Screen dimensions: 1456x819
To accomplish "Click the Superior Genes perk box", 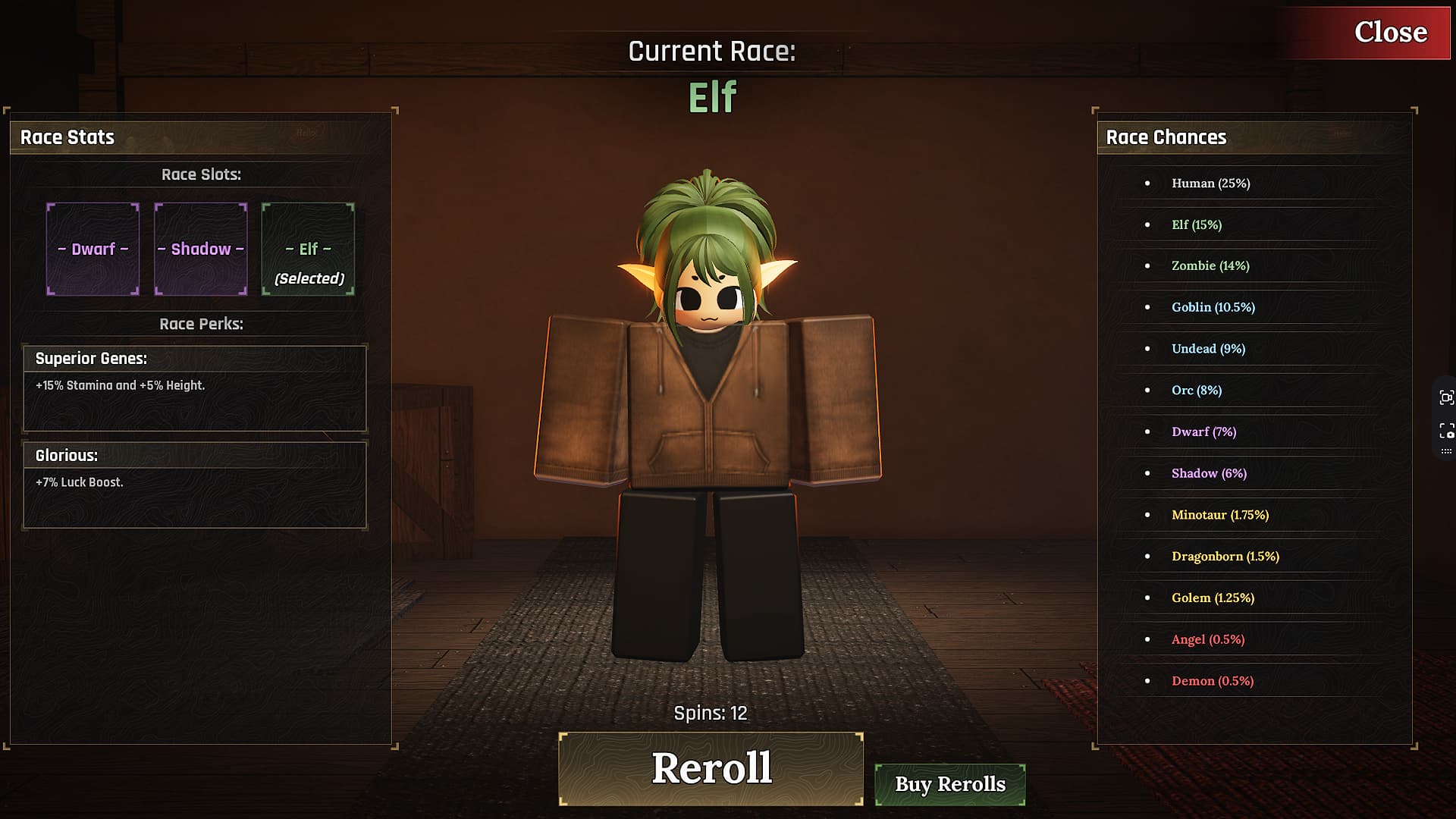I will coord(195,388).
